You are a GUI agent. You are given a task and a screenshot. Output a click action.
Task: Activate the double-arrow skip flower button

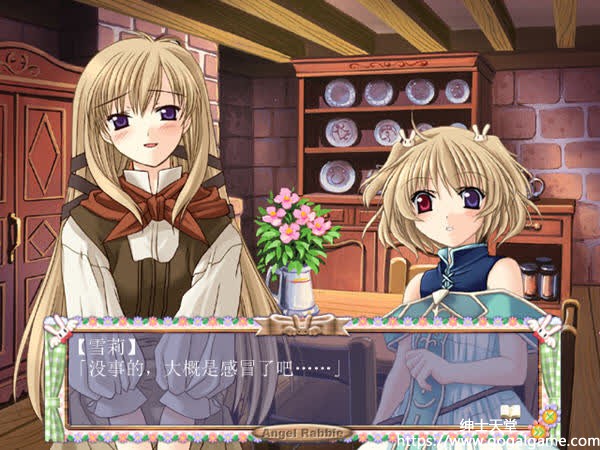tap(538, 431)
